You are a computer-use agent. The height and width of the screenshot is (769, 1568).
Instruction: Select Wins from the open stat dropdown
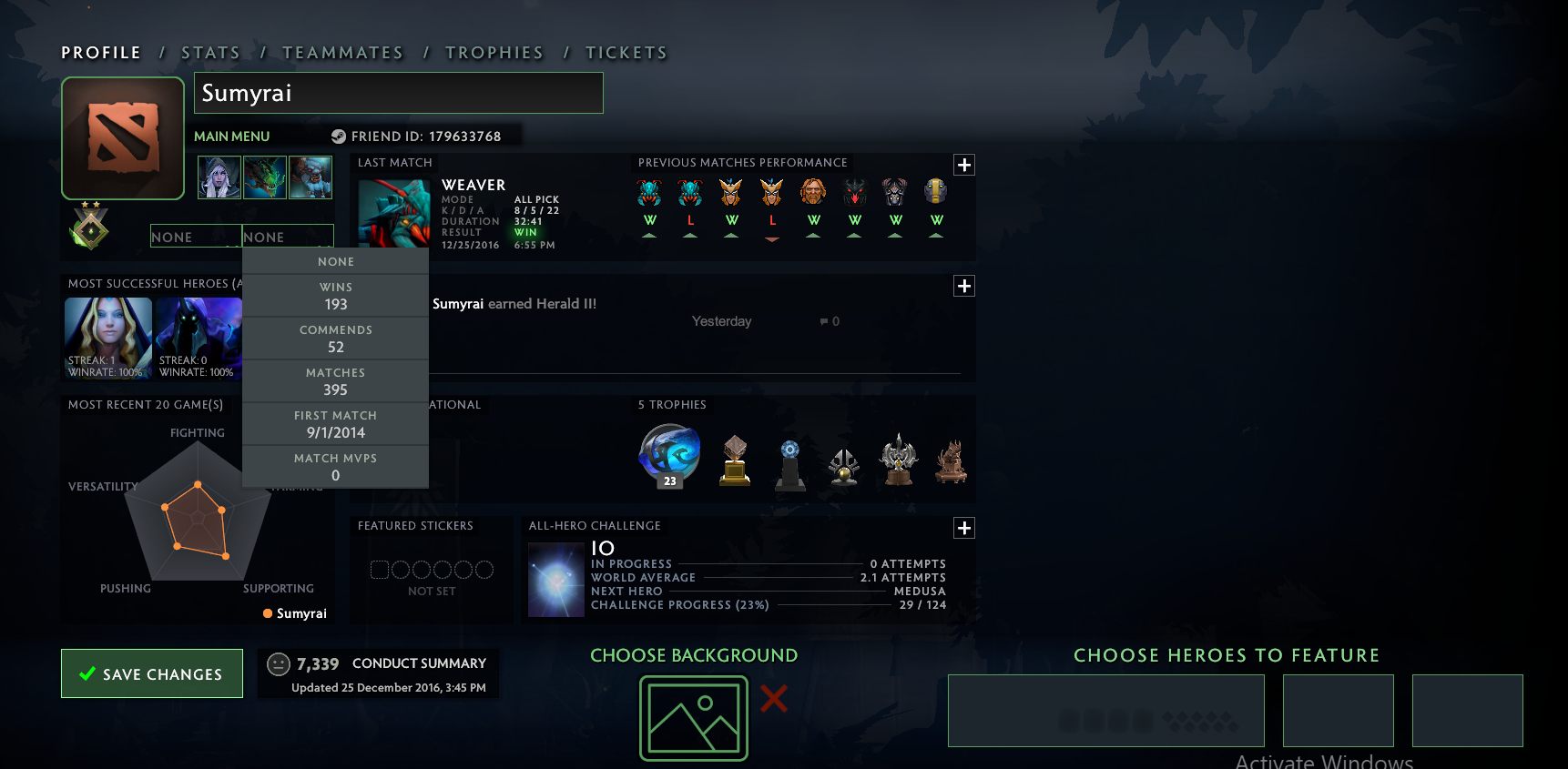click(335, 294)
